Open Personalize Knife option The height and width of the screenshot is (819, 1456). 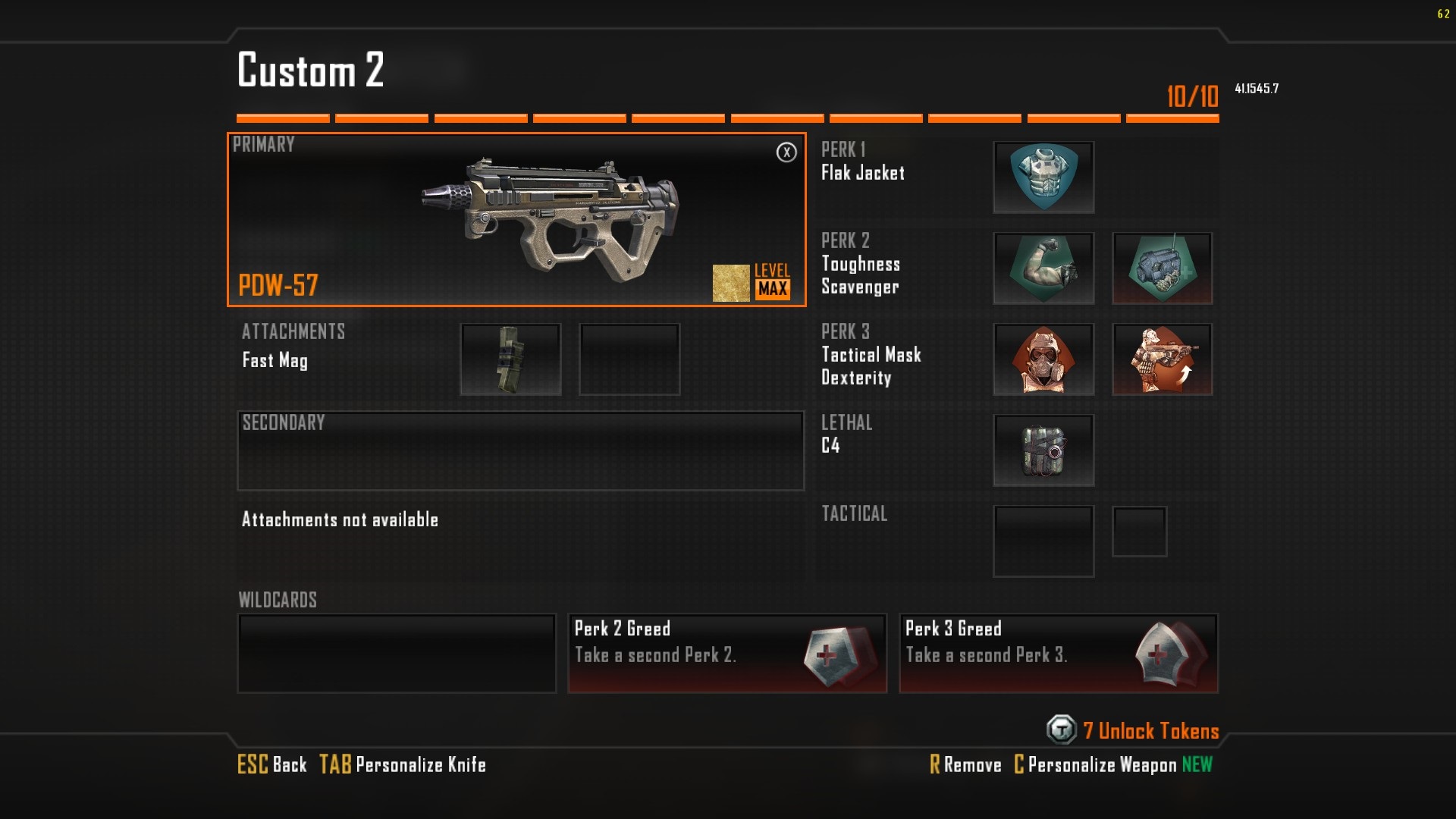(x=403, y=764)
